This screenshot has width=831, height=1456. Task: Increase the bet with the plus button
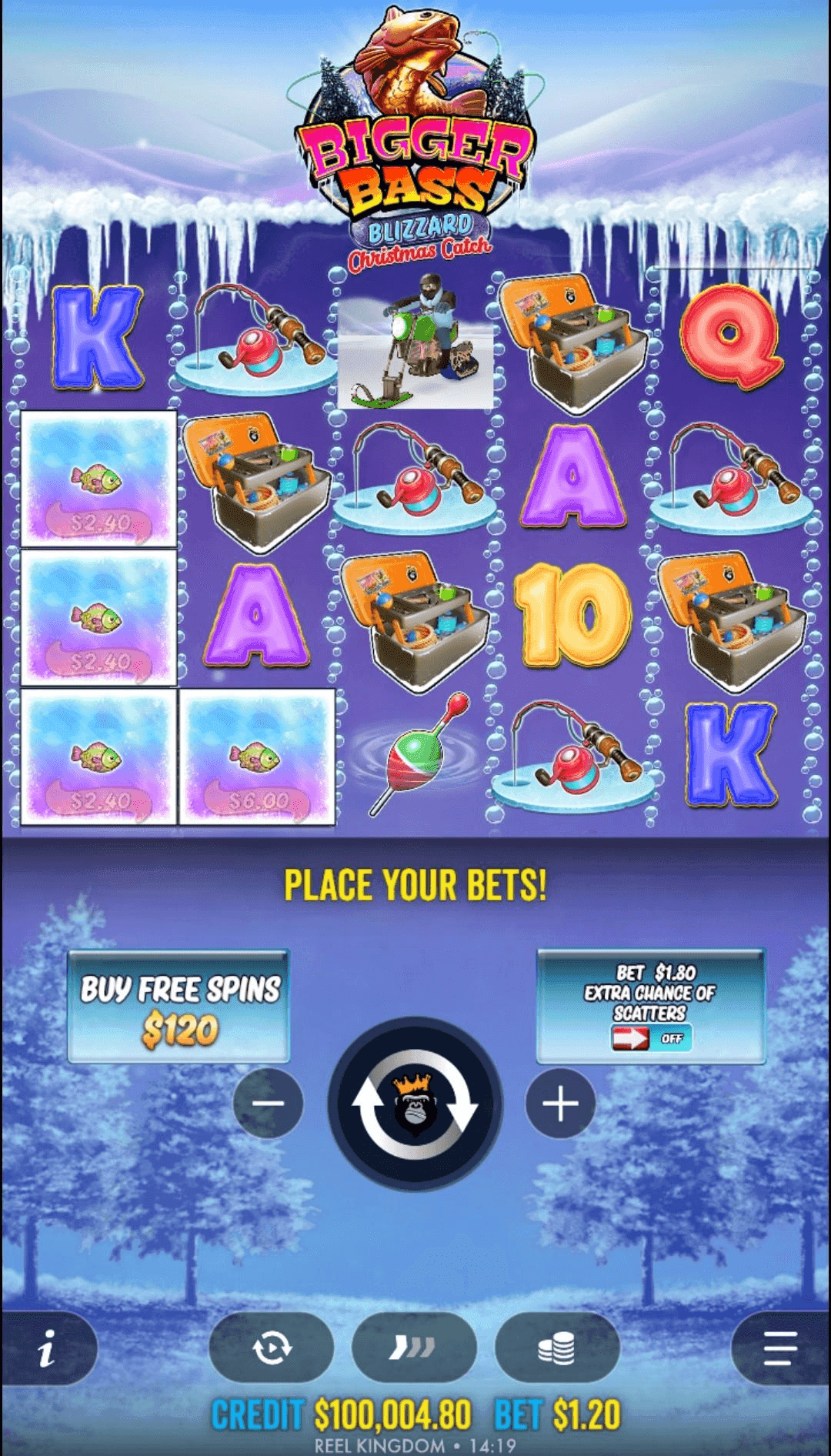pos(560,1104)
